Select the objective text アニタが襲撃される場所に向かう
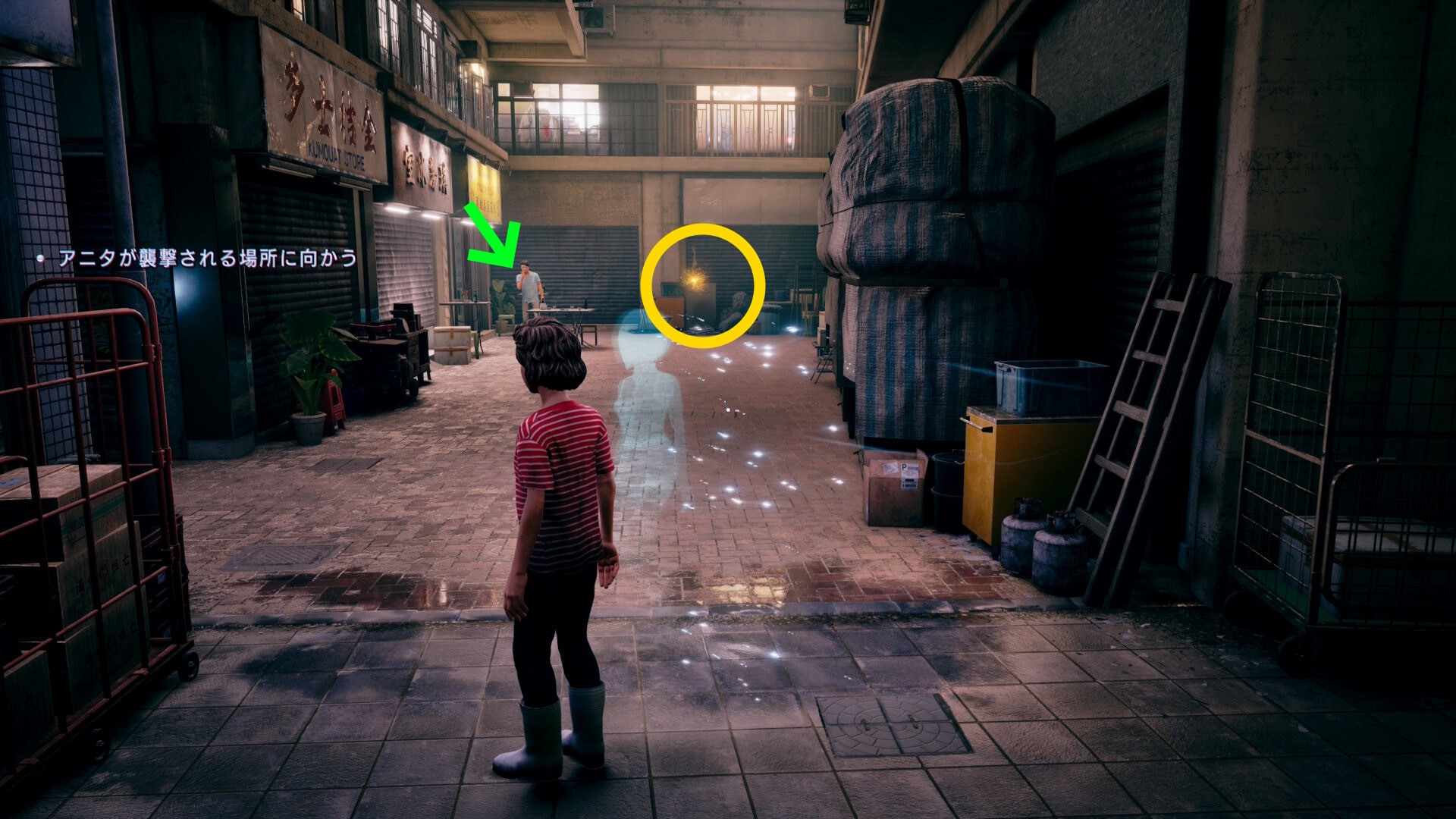The width and height of the screenshot is (1456, 819). pyautogui.click(x=208, y=259)
